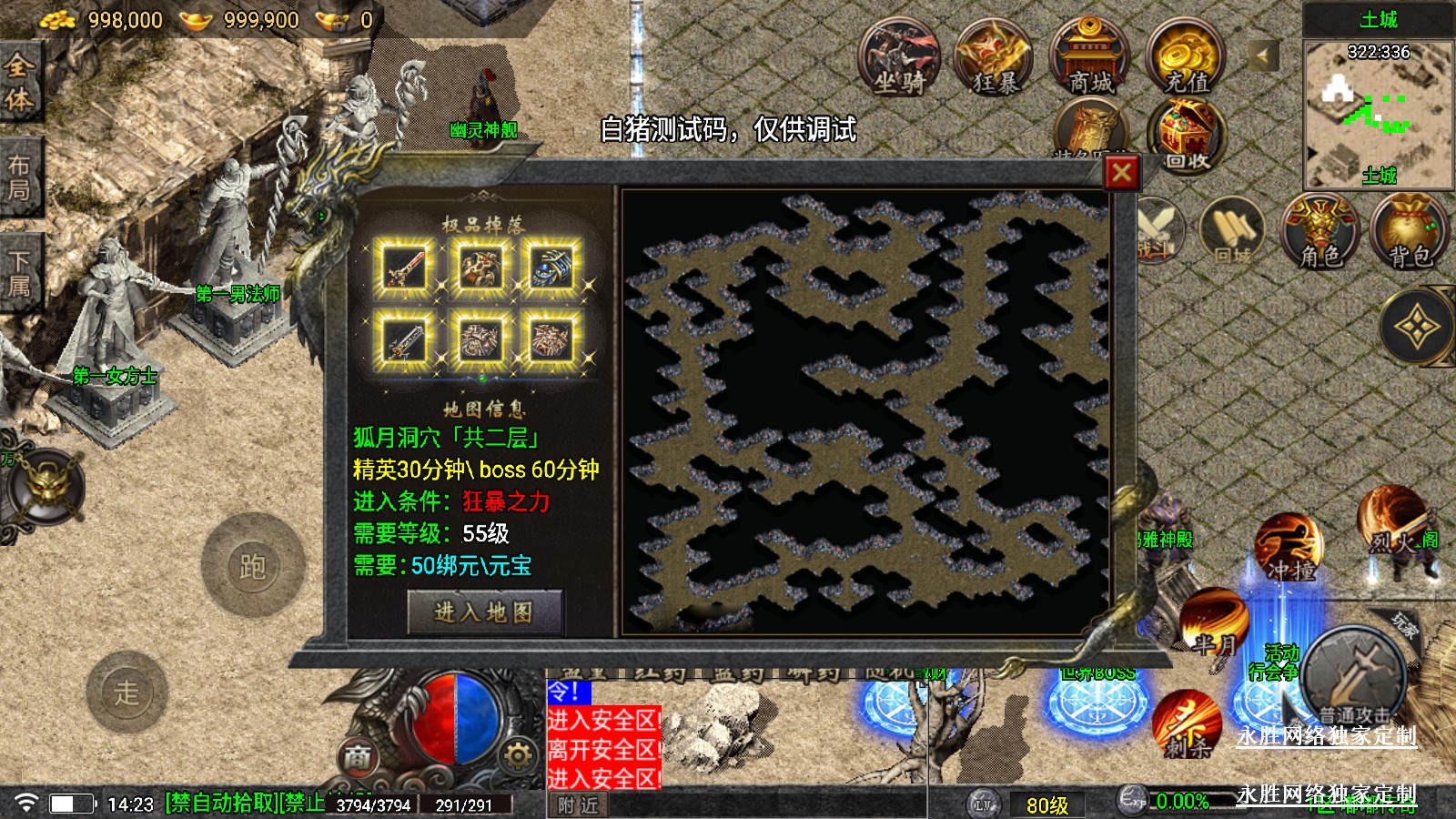The width and height of the screenshot is (1456, 819).
Task: Use the 半月 half-moon skill
Action: [1214, 622]
